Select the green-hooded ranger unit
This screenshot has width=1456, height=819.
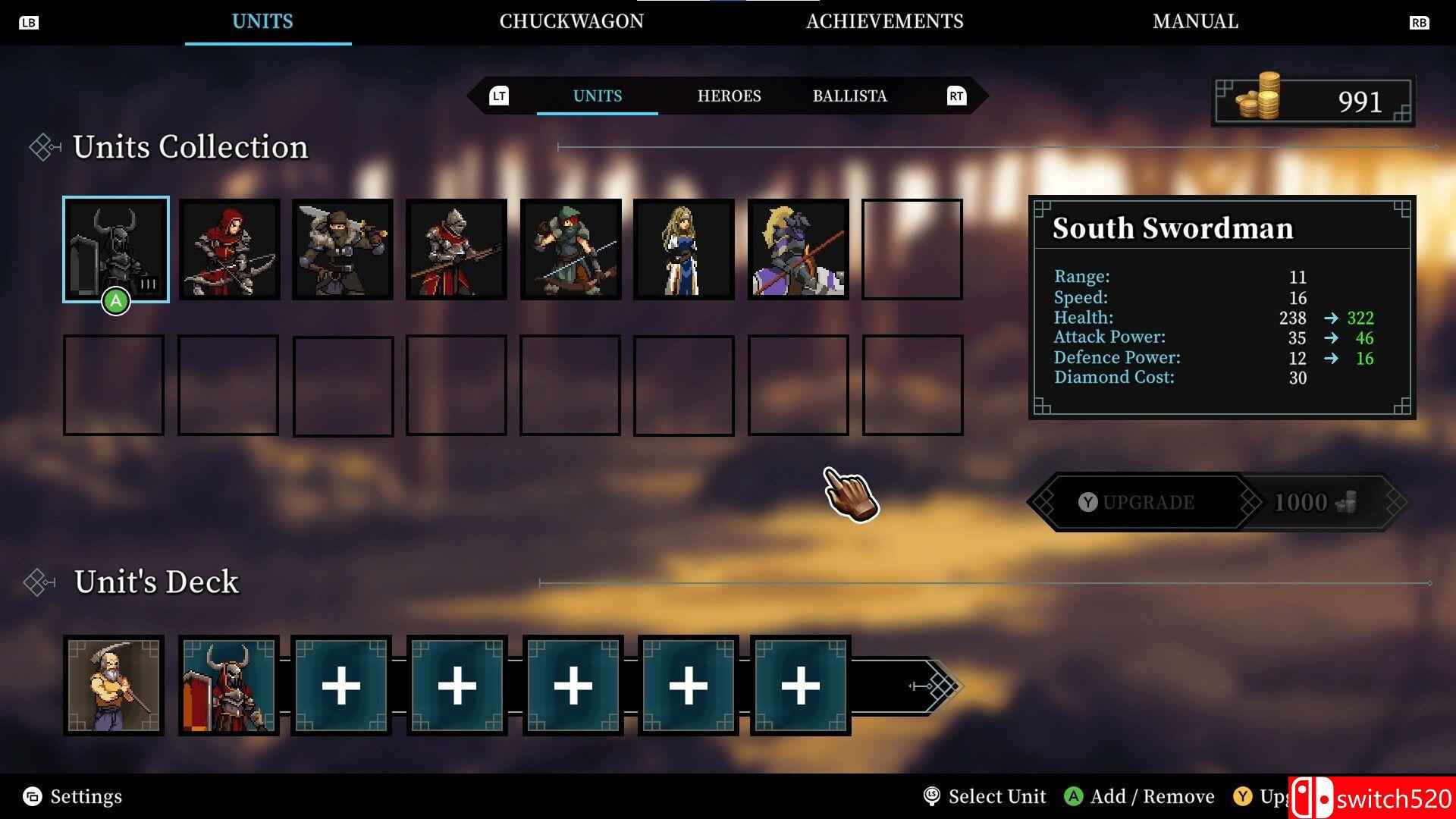(x=570, y=249)
